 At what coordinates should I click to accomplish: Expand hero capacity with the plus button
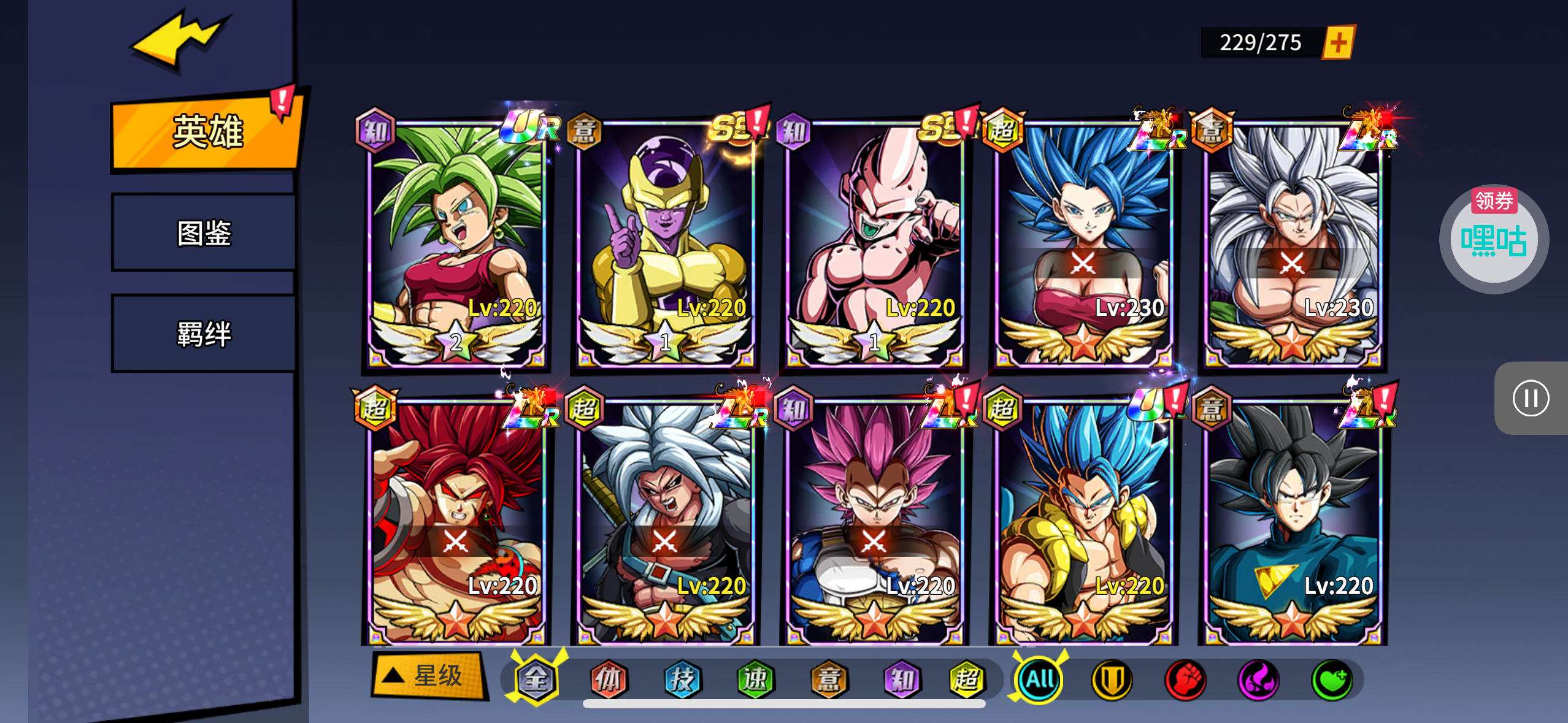click(x=1339, y=43)
